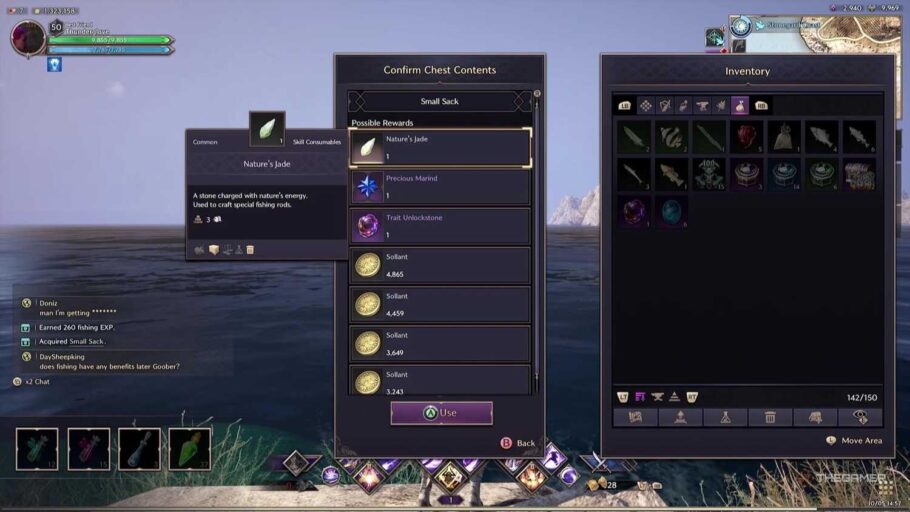This screenshot has height=512, width=910.
Task: Switch to the anvil inventory tab
Action: 702,105
